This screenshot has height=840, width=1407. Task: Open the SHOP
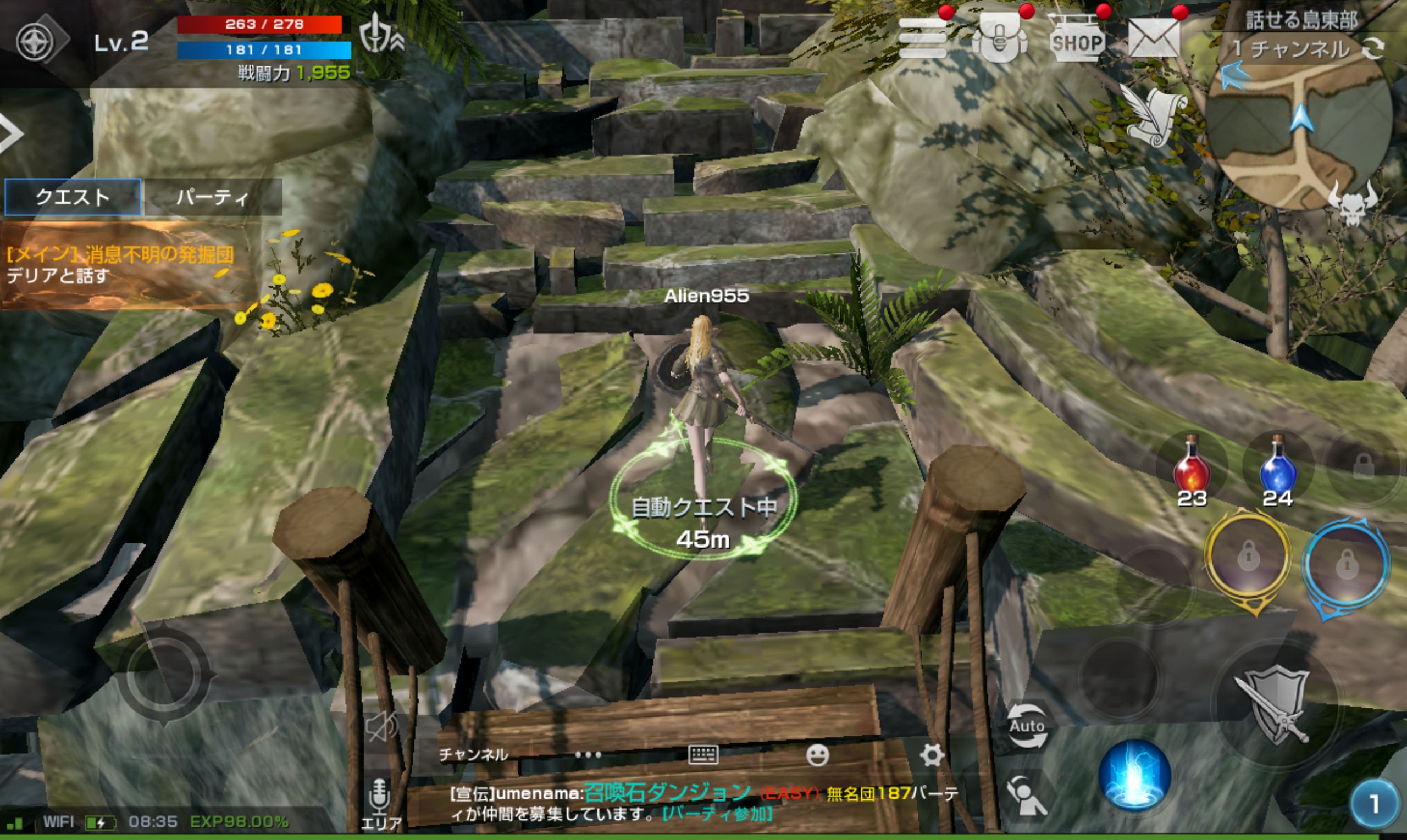tap(1076, 40)
